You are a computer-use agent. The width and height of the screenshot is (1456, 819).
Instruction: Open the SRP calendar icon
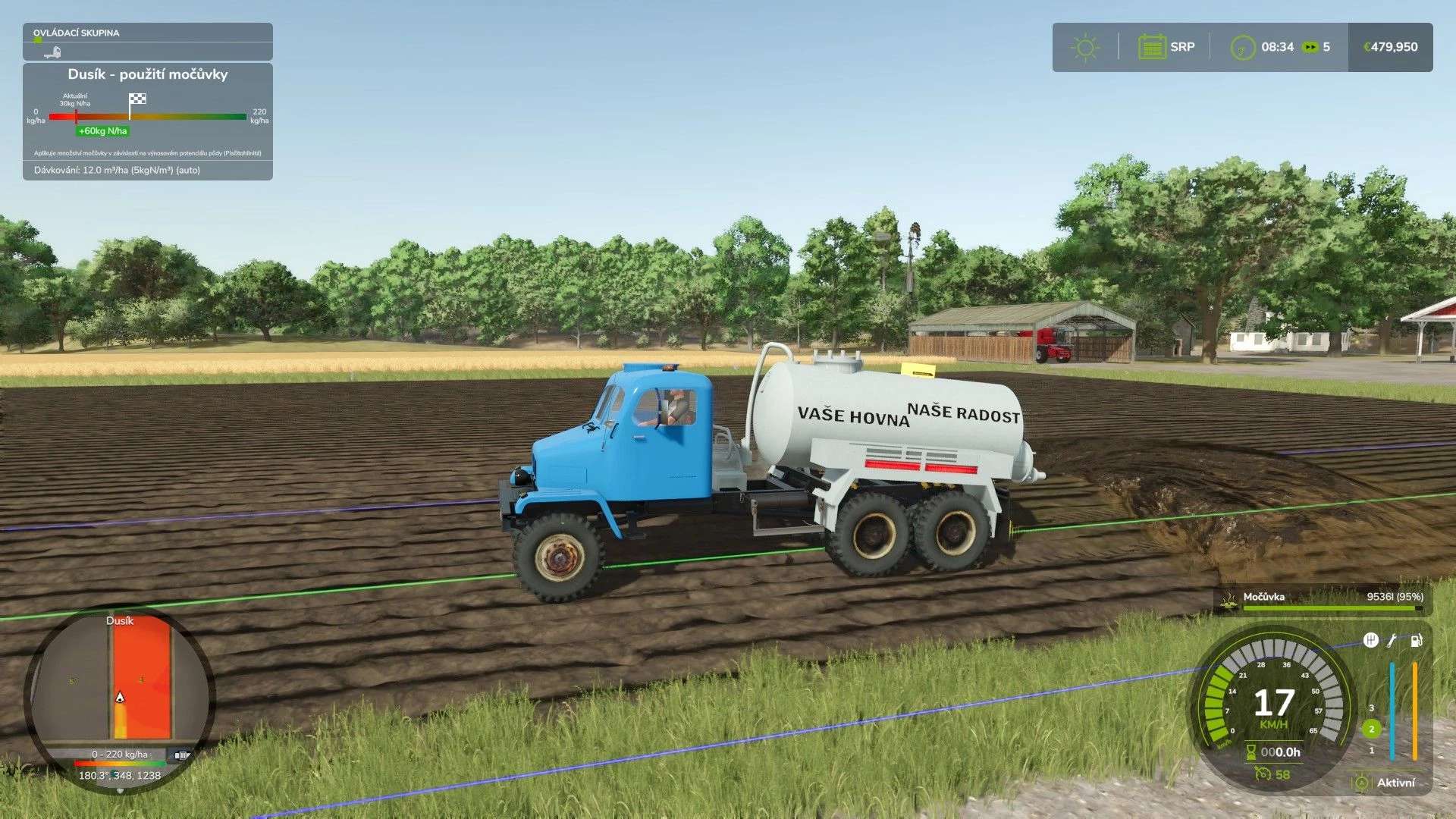coord(1153,46)
